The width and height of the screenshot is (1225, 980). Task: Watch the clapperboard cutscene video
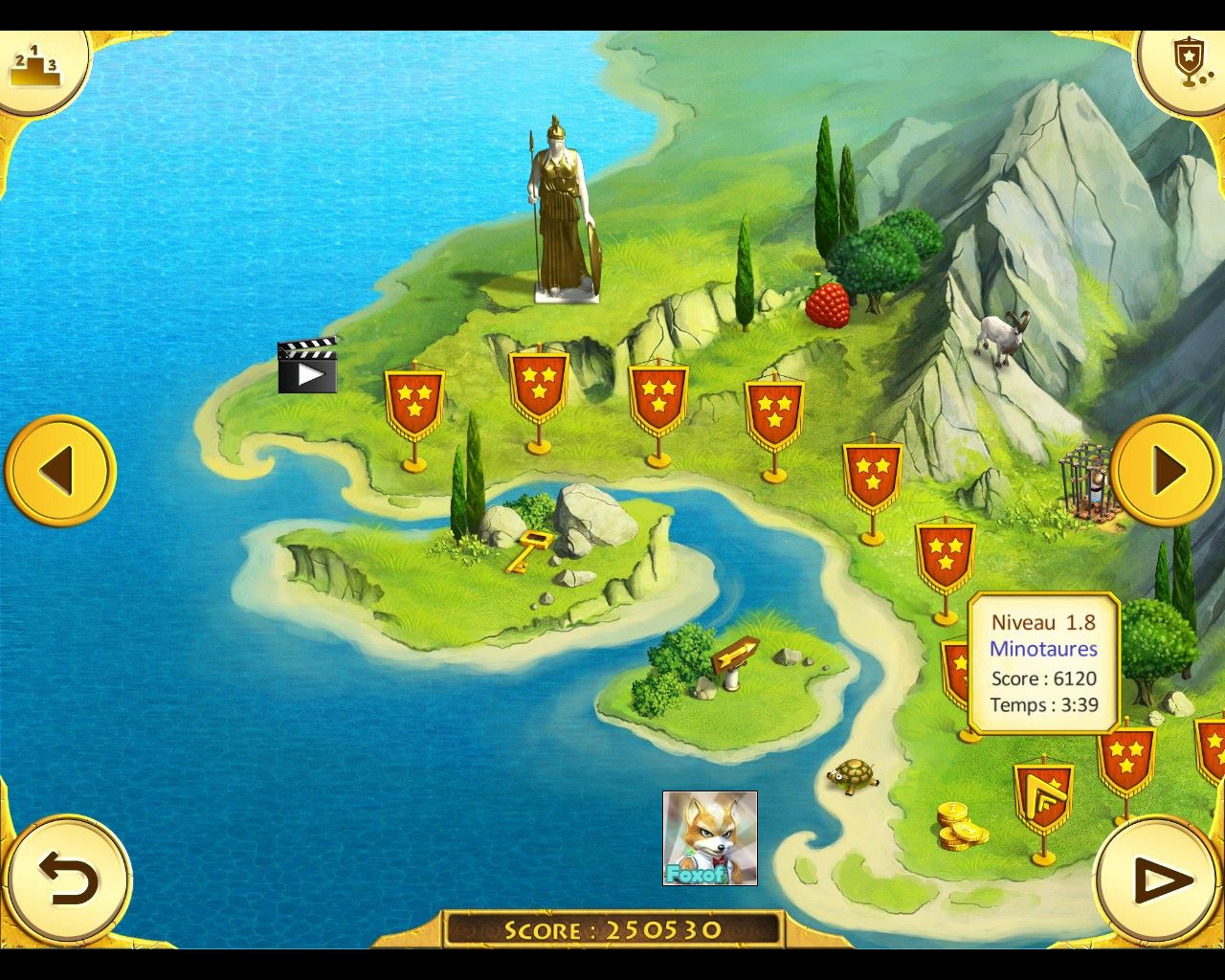pos(307,366)
